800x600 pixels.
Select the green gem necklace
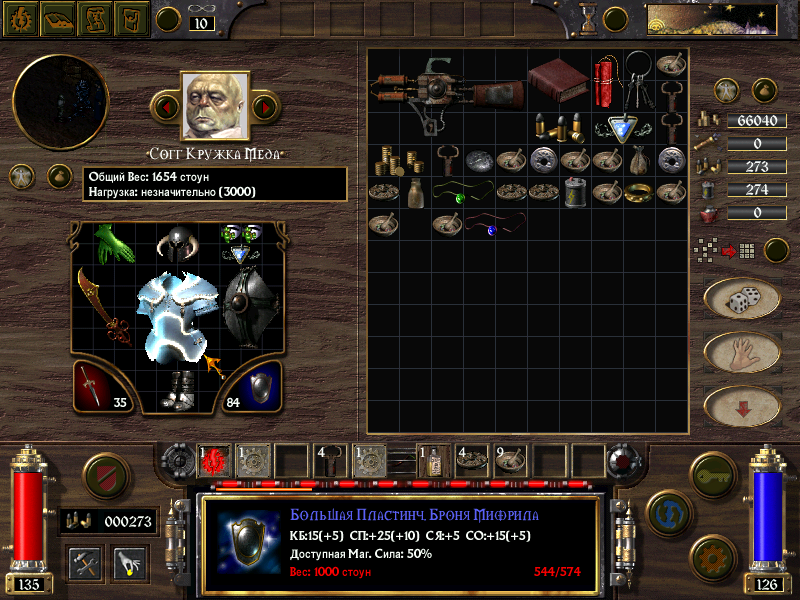pyautogui.click(x=462, y=194)
